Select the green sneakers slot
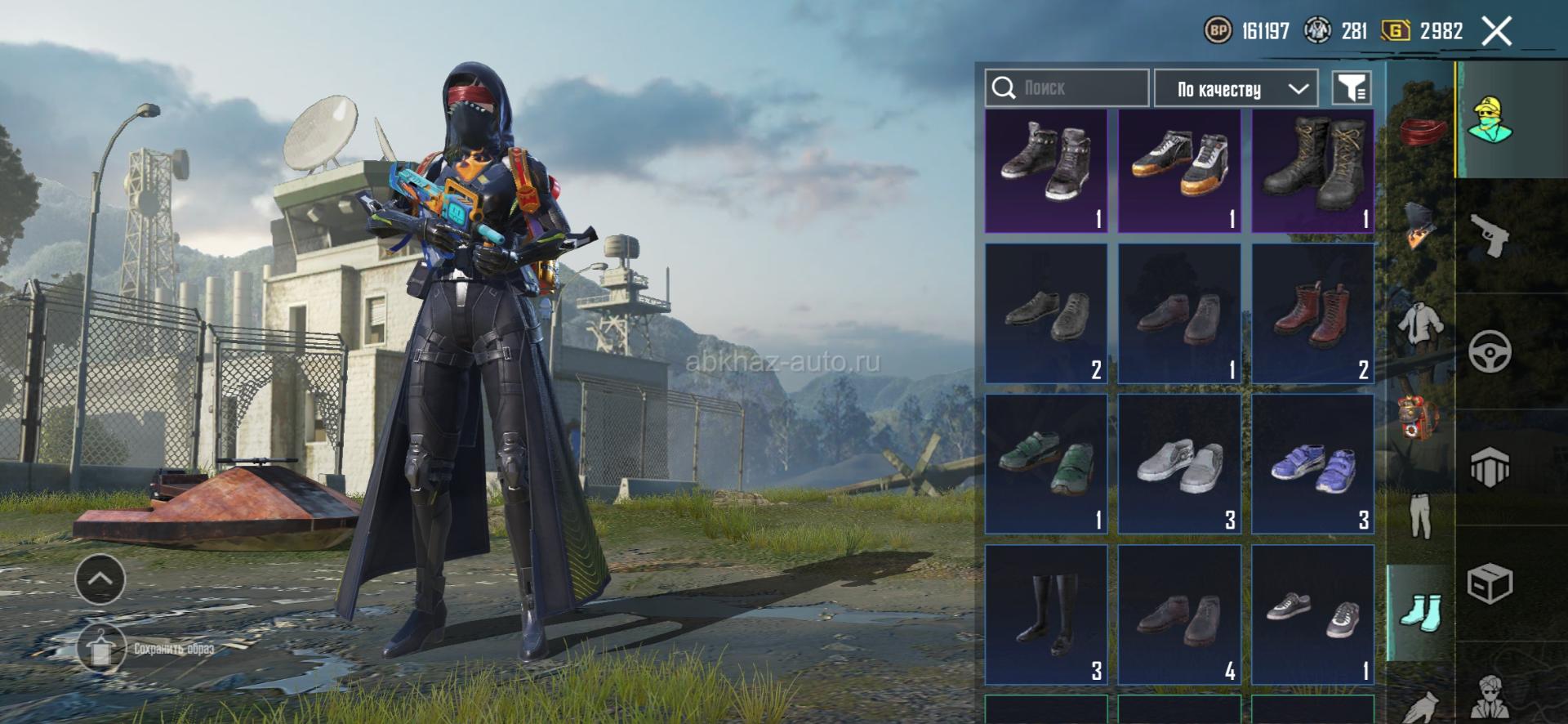The width and height of the screenshot is (1568, 724). [1046, 464]
